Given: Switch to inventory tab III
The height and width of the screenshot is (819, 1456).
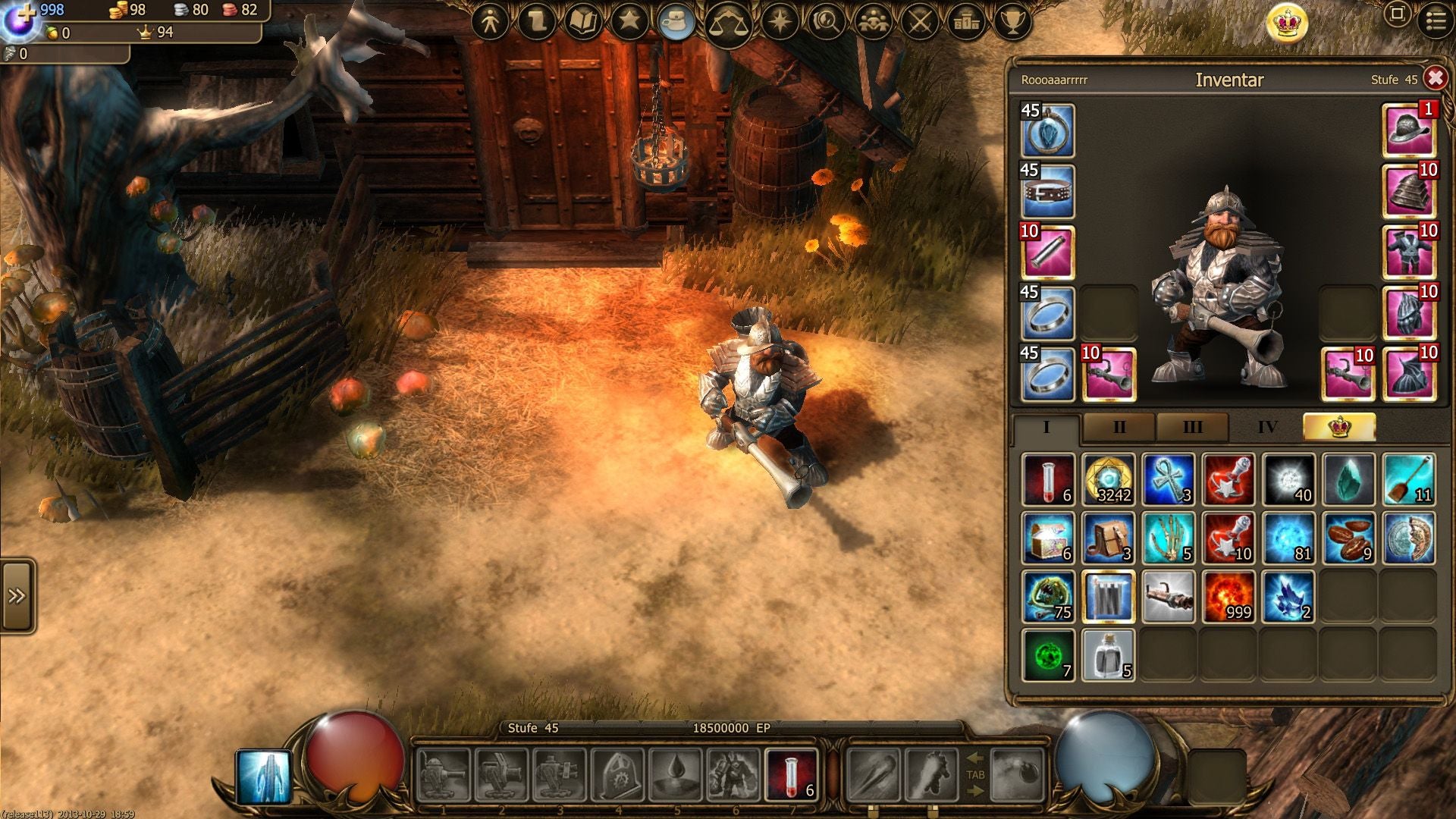Looking at the screenshot, I should [x=1192, y=428].
